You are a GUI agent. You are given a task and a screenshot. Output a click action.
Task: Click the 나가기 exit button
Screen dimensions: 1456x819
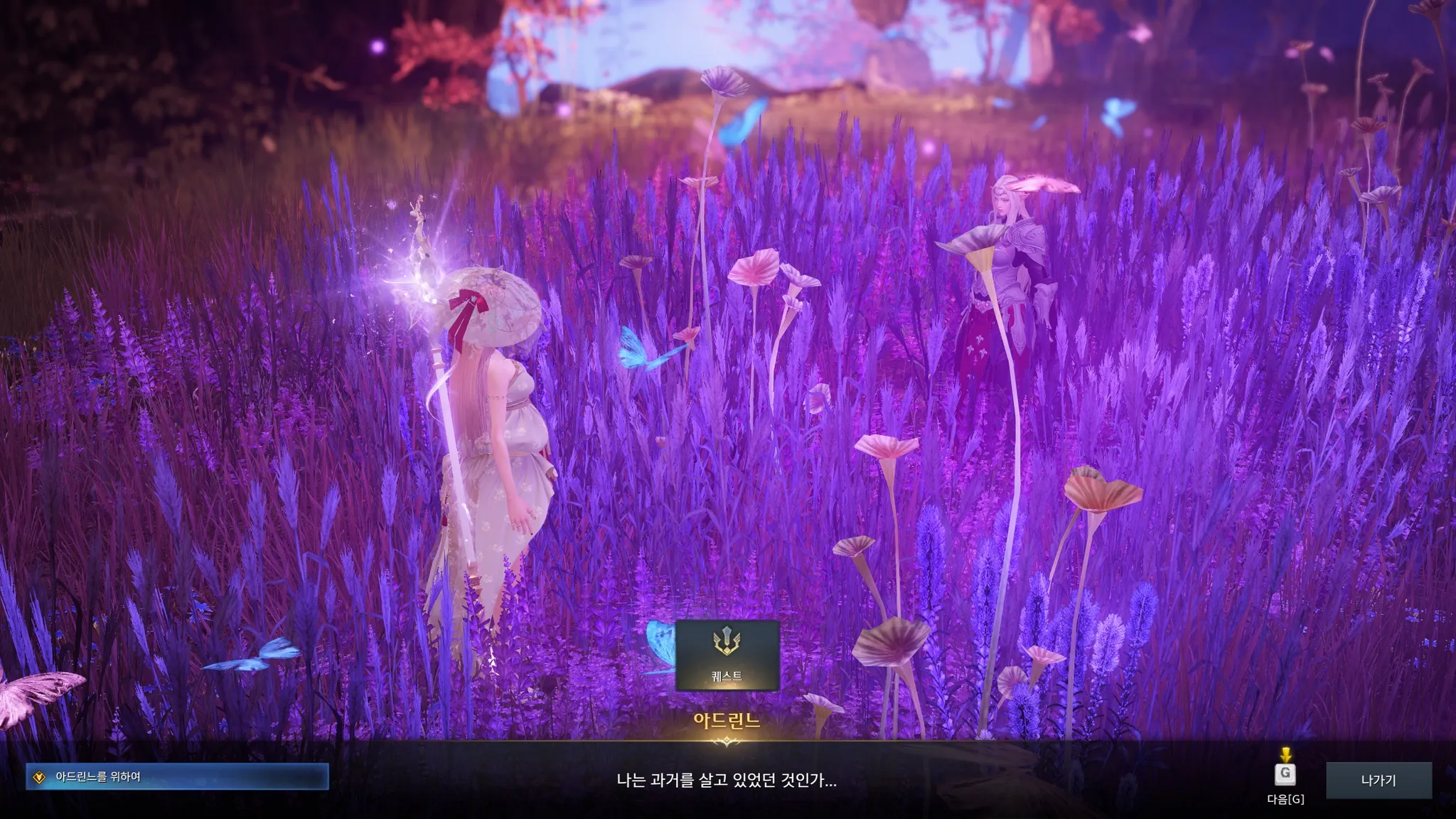click(x=1379, y=780)
